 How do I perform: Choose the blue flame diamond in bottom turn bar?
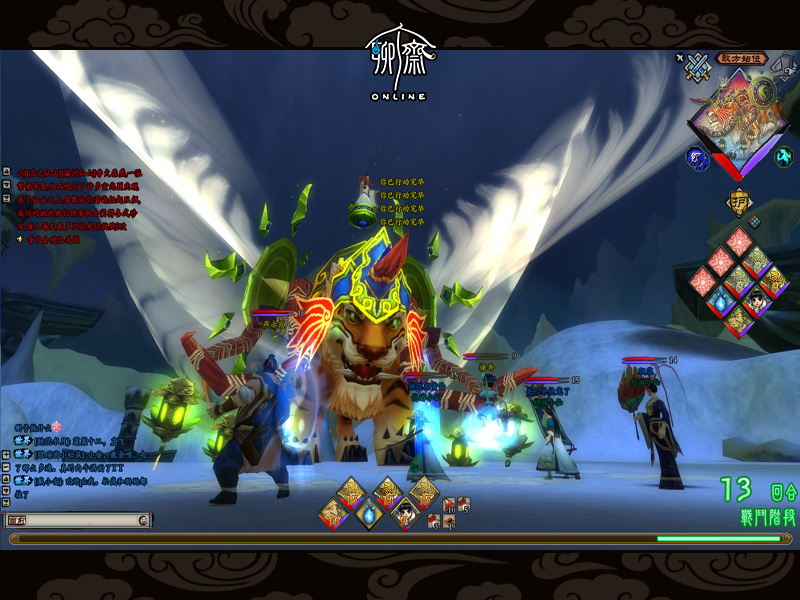coord(368,514)
